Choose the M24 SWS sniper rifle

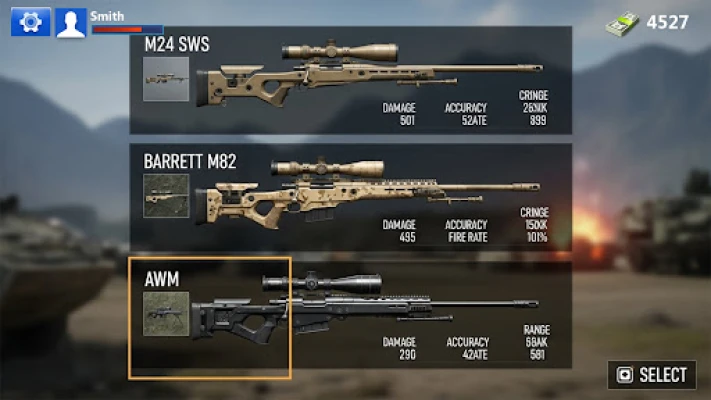point(355,80)
